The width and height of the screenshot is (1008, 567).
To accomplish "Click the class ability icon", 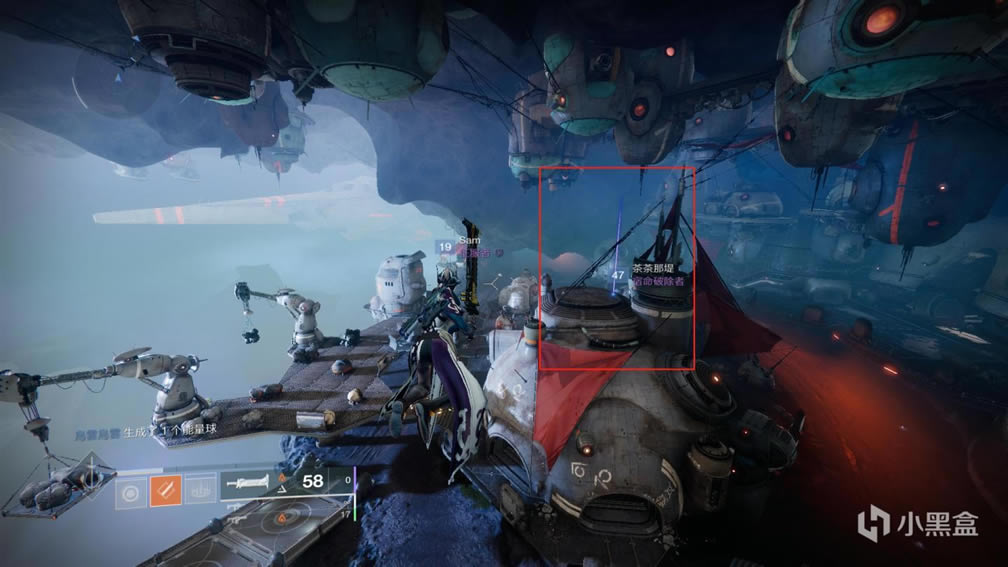I will (199, 490).
